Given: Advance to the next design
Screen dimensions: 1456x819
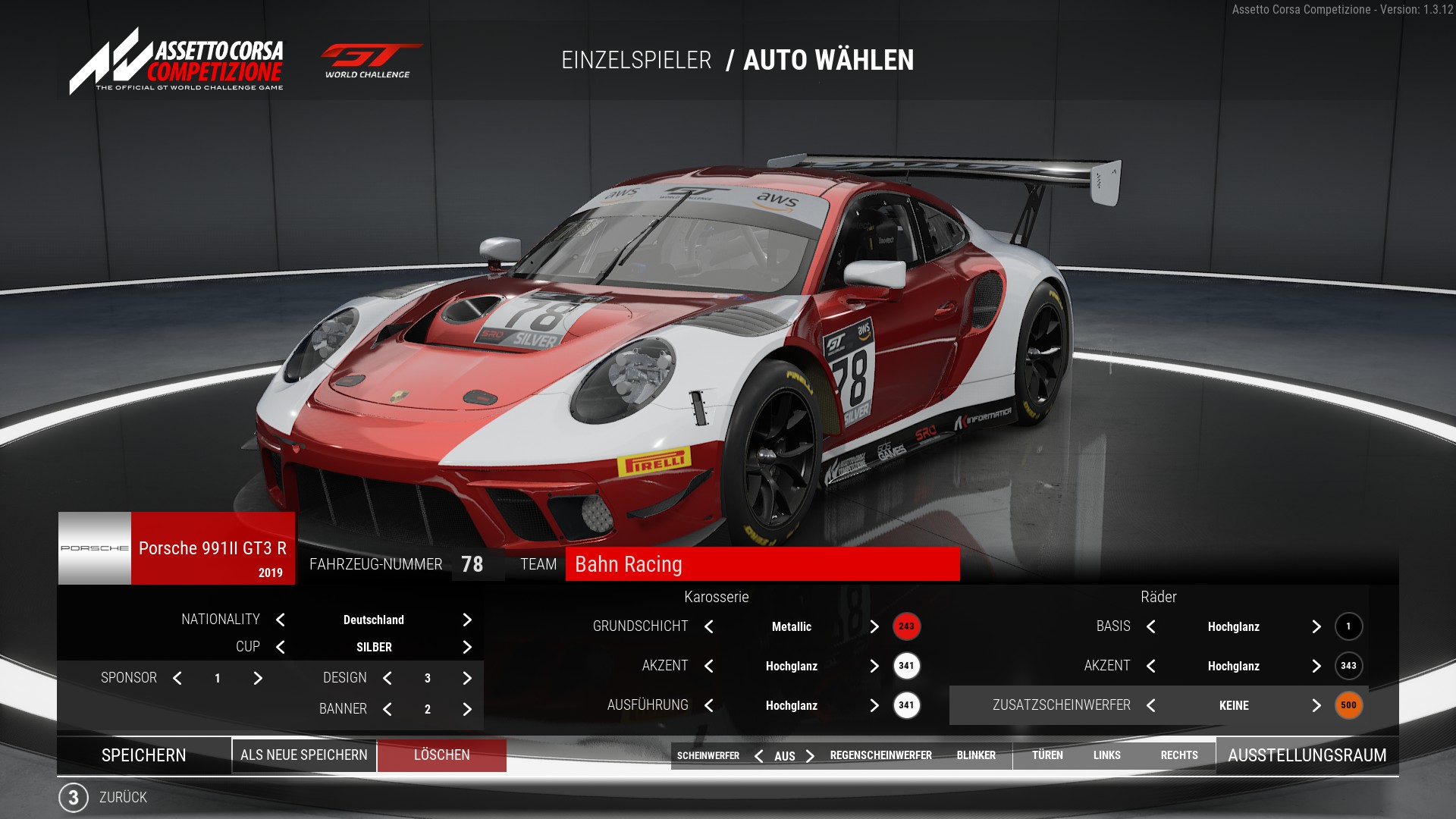Looking at the screenshot, I should point(467,679).
